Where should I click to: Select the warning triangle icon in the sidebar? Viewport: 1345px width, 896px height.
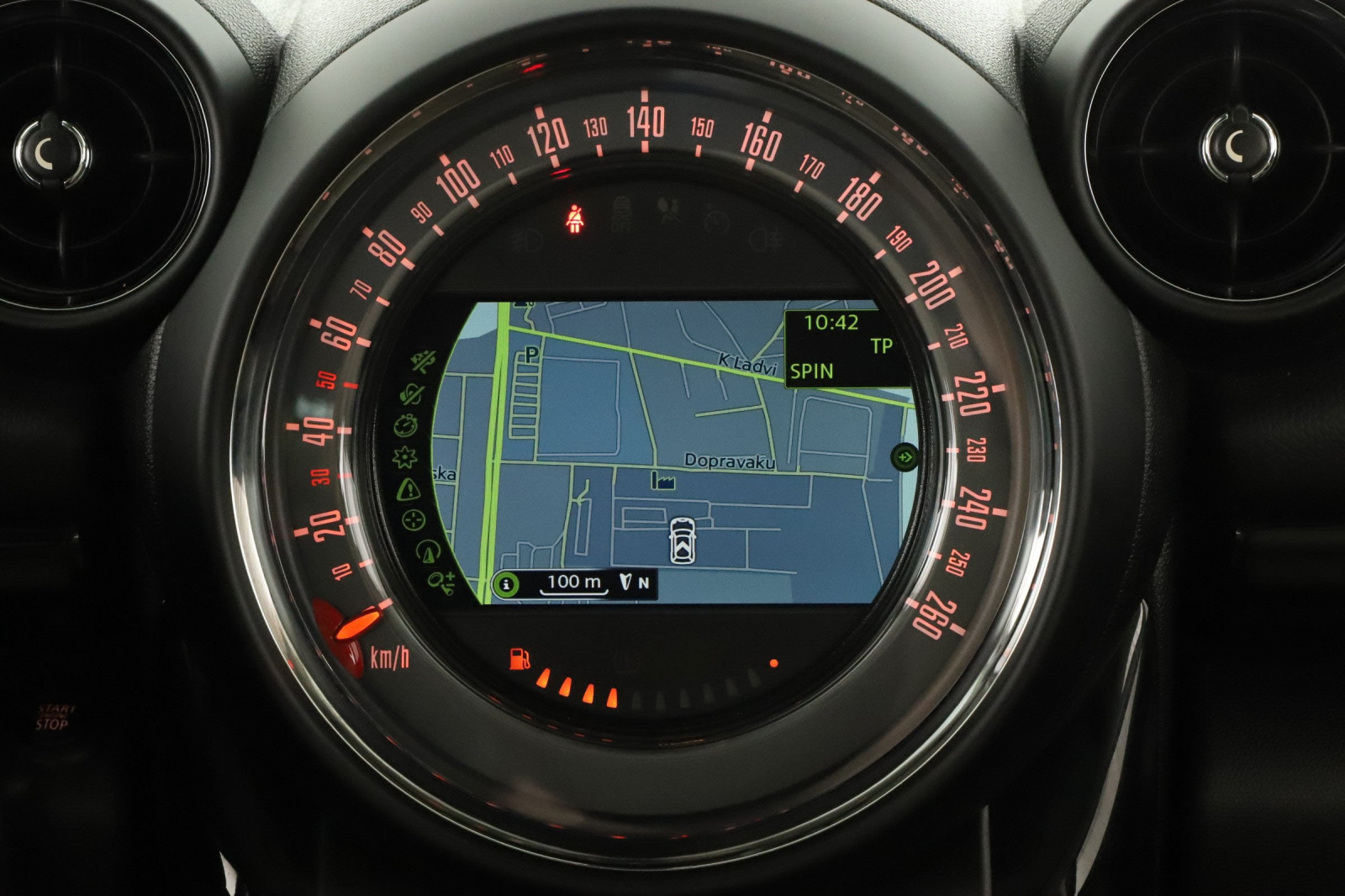(409, 489)
